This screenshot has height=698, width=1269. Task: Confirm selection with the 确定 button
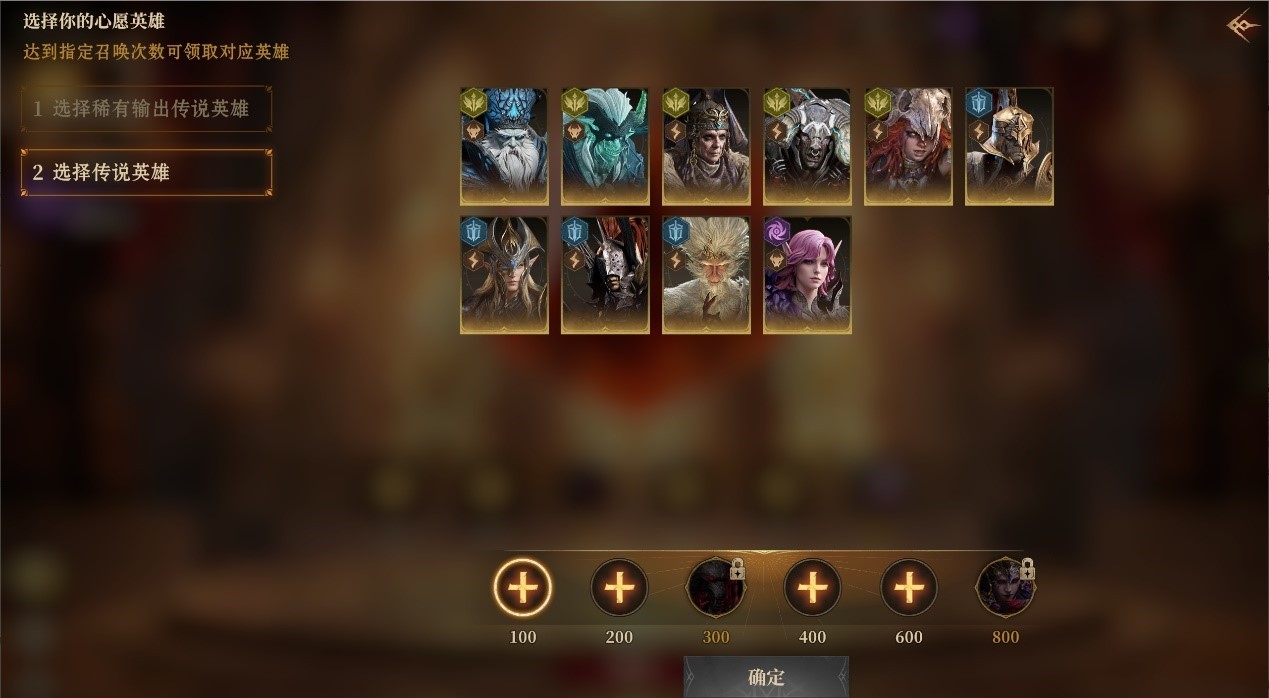[x=766, y=677]
